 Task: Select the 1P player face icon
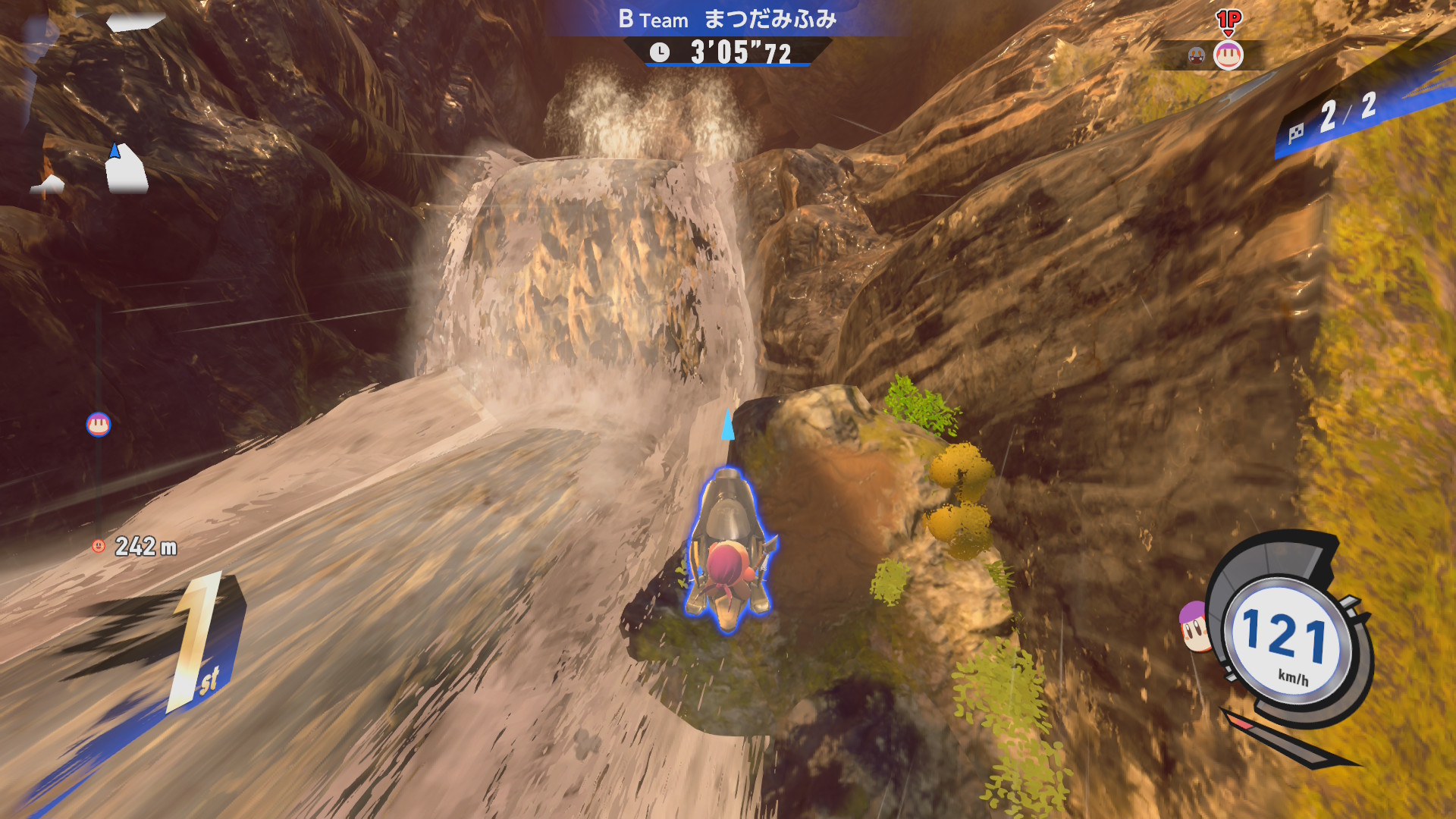point(1228,55)
